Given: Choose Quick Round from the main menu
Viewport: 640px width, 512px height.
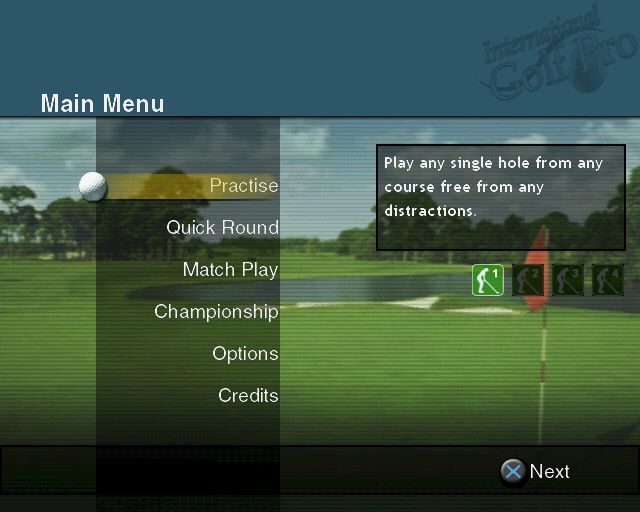Looking at the screenshot, I should [x=222, y=228].
